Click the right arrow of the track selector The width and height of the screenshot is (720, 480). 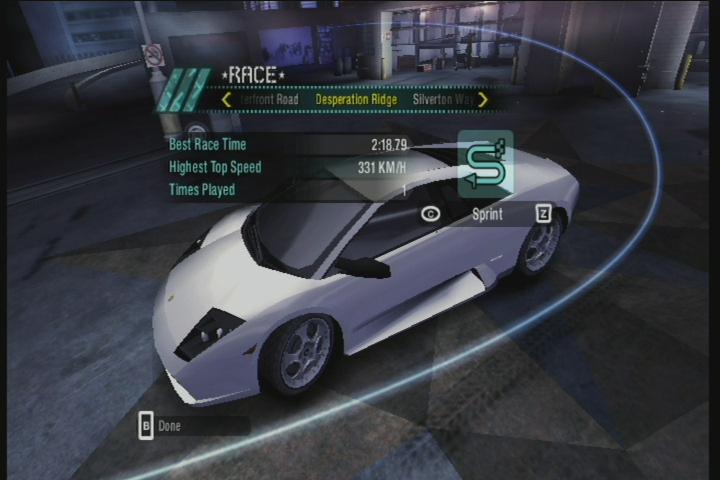(x=483, y=100)
